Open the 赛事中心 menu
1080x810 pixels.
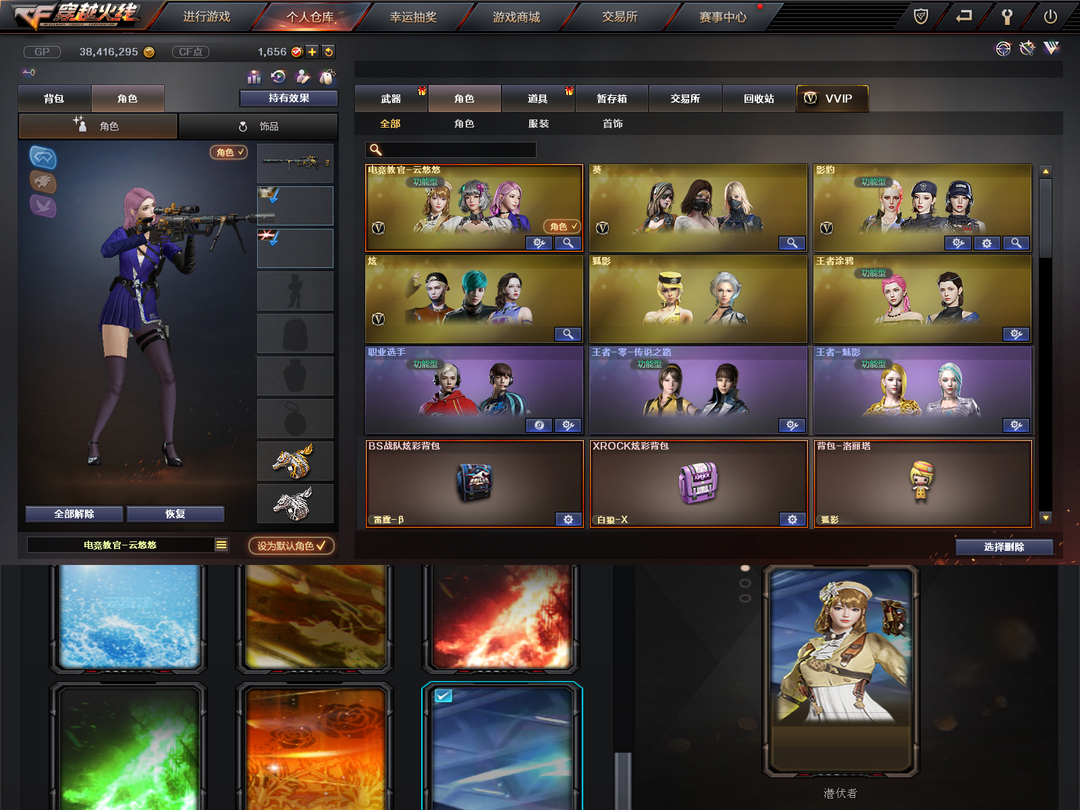pos(722,17)
